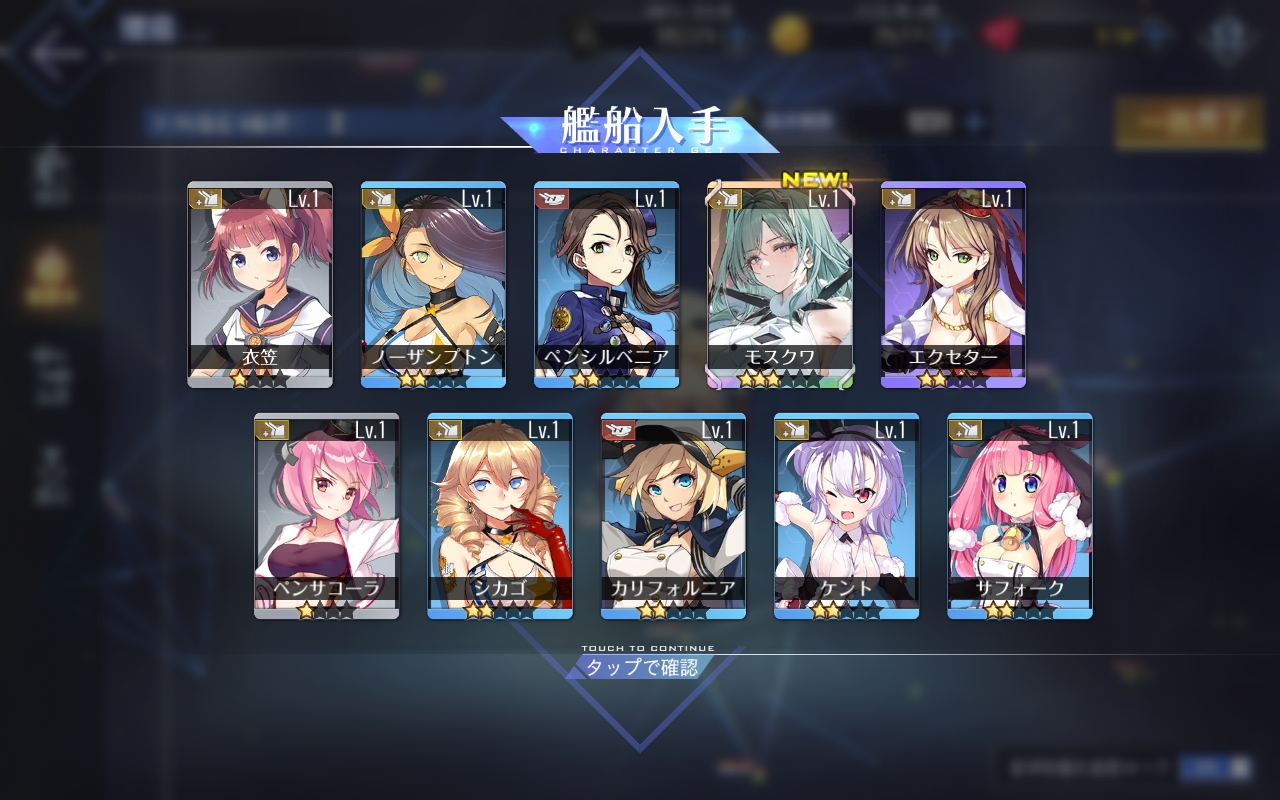Tap タップで確認 to continue

[x=641, y=668]
